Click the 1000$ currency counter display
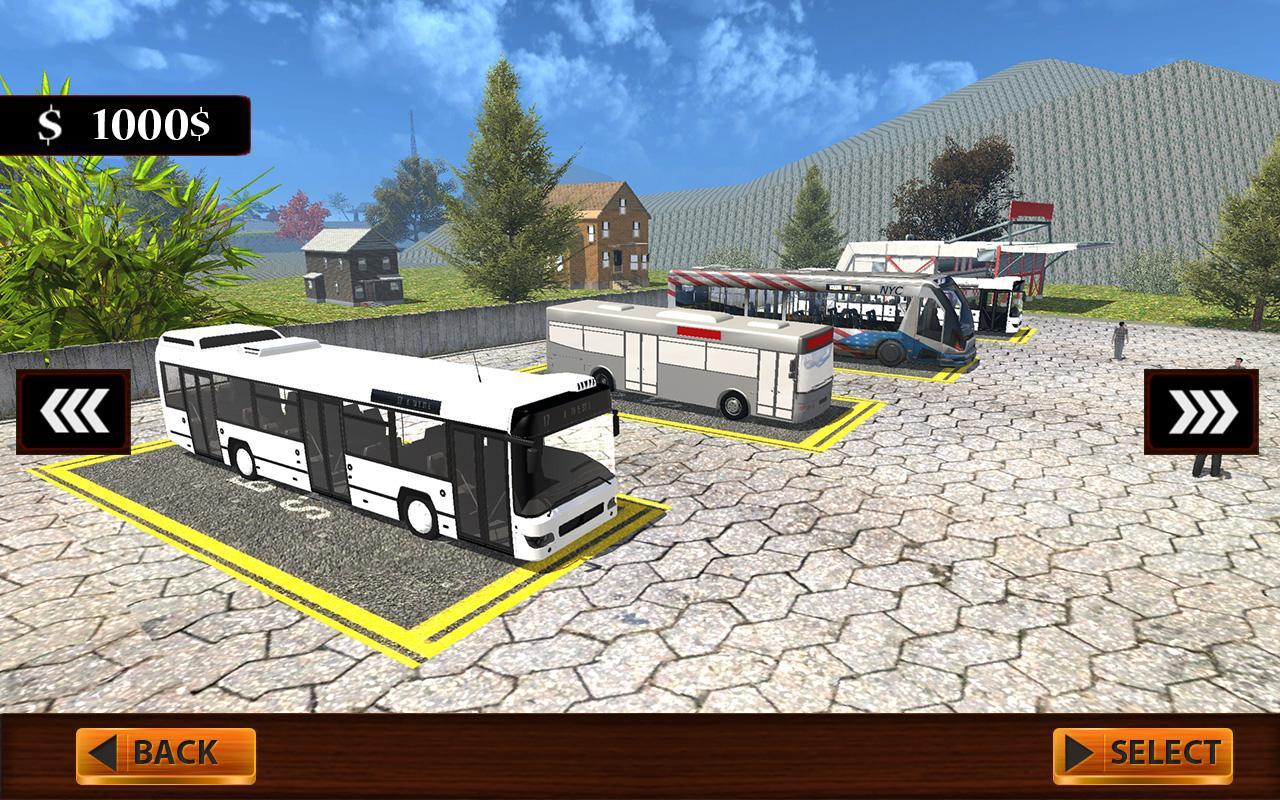The width and height of the screenshot is (1280, 800). [x=120, y=124]
